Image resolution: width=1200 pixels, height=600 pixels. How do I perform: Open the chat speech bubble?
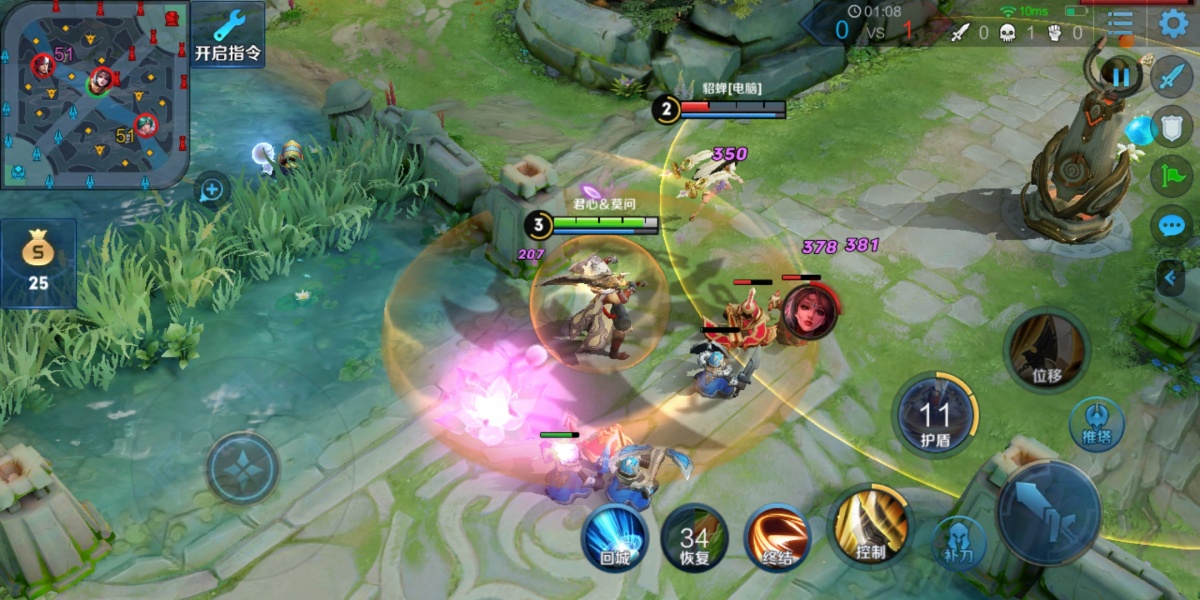coord(1171,226)
